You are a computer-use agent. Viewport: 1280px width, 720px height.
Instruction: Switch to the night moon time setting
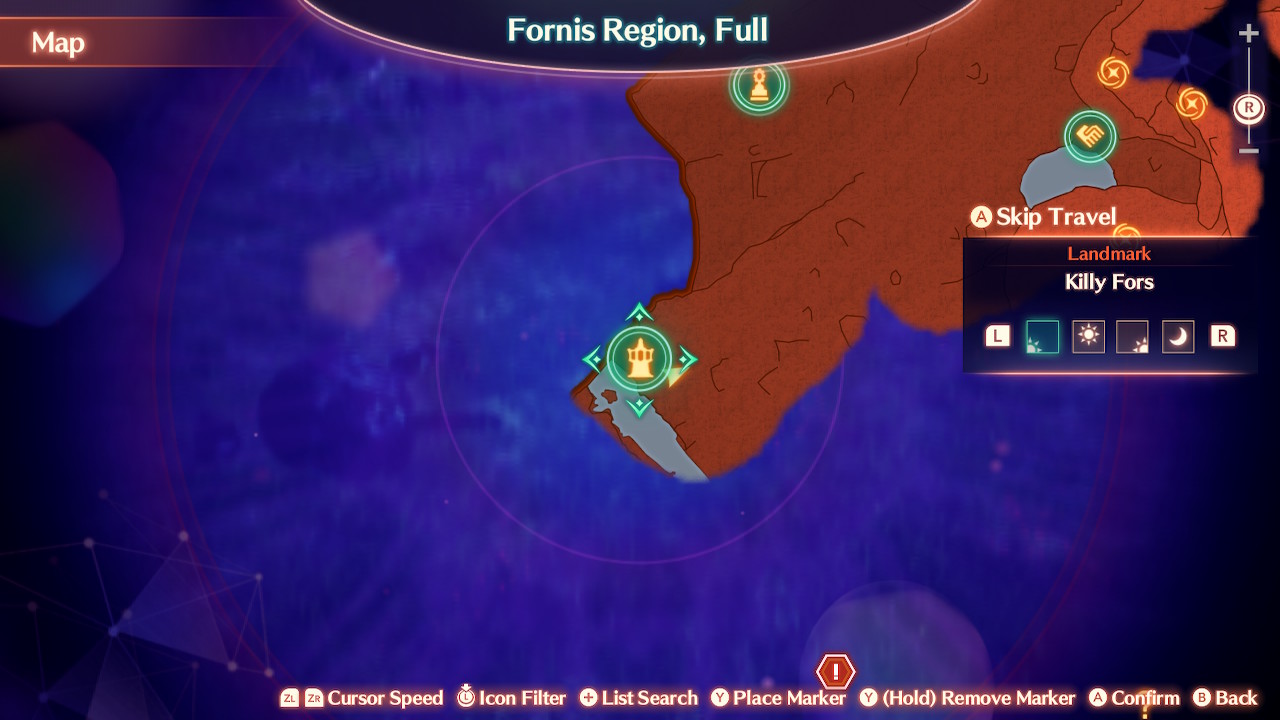pos(1177,336)
